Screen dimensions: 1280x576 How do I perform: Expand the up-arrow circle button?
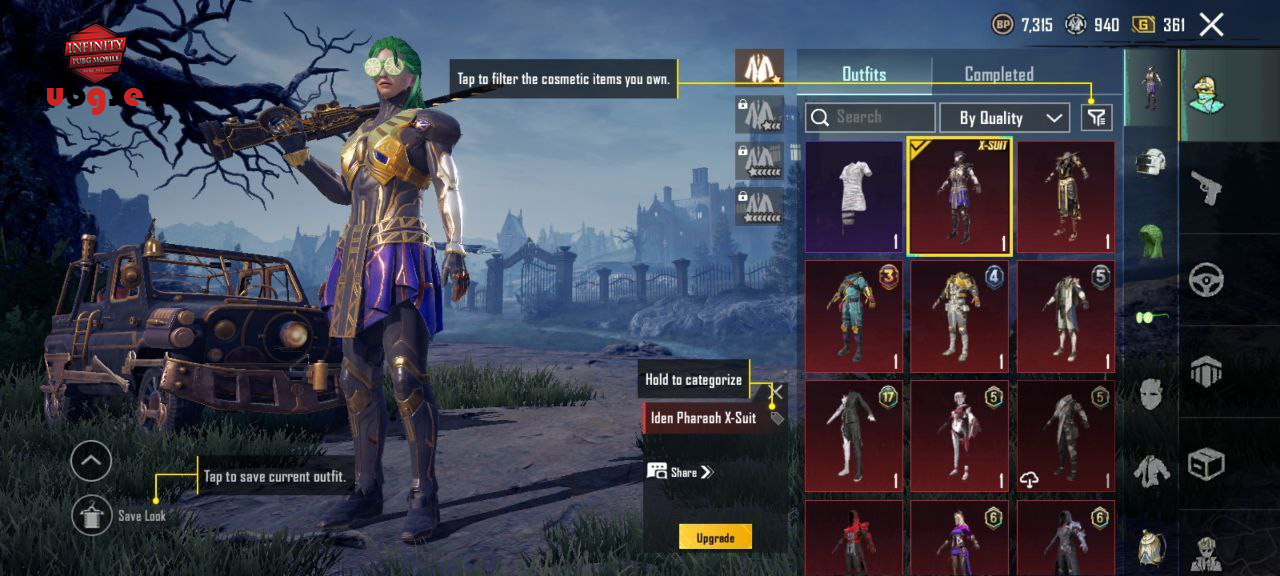pyautogui.click(x=91, y=461)
